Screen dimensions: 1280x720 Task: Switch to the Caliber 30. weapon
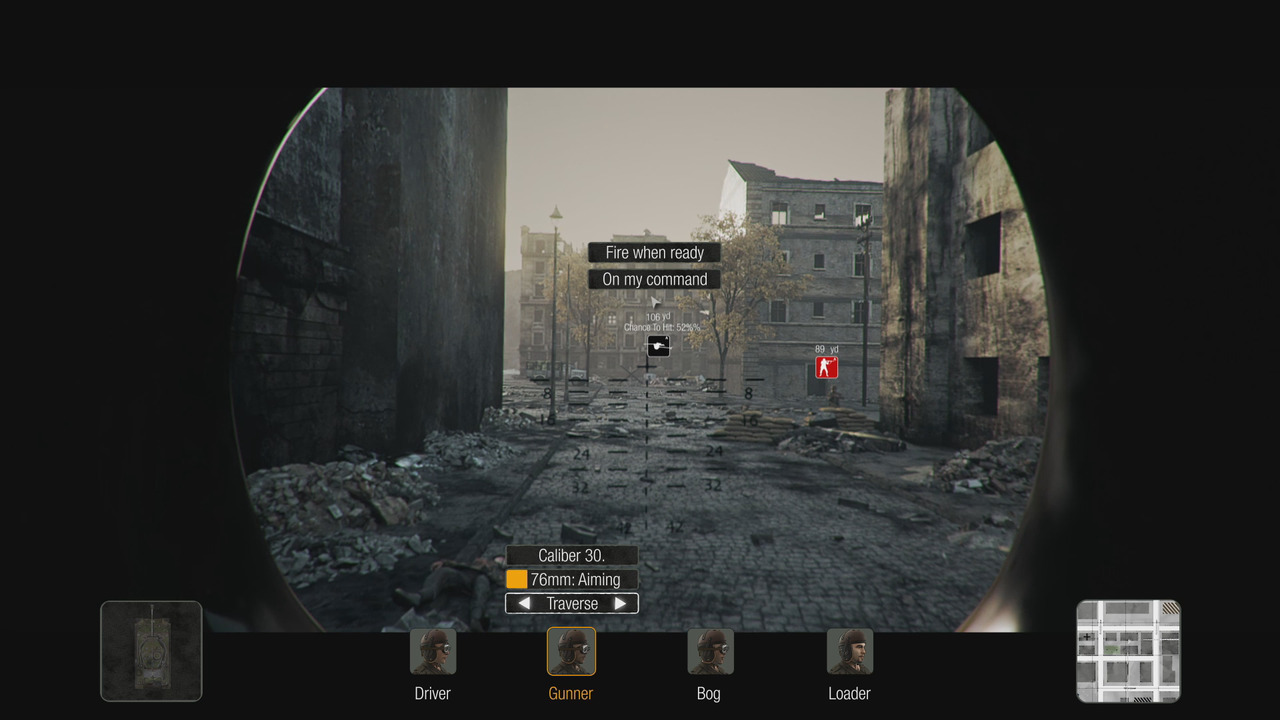pyautogui.click(x=572, y=556)
